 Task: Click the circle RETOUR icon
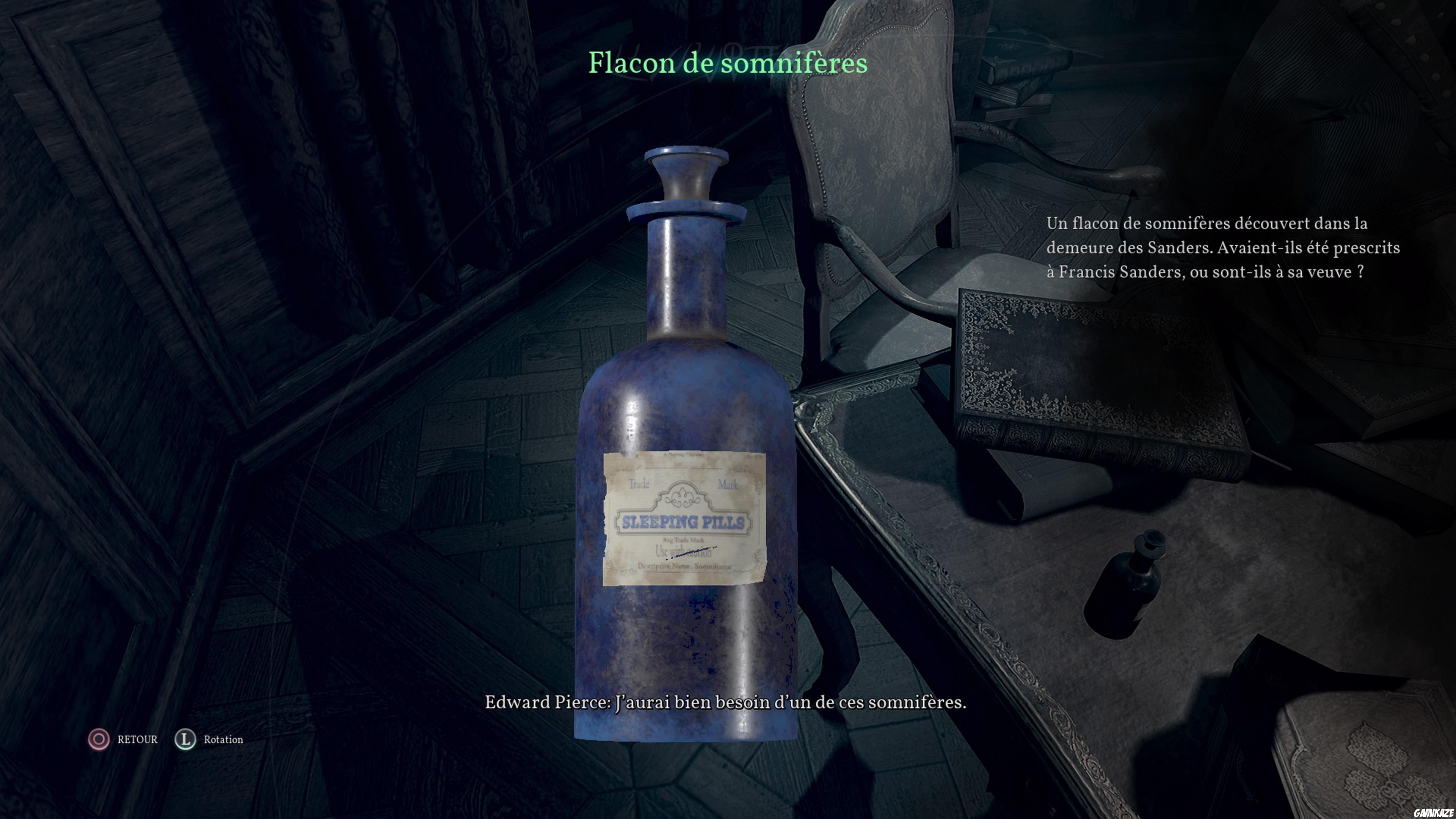(x=99, y=739)
